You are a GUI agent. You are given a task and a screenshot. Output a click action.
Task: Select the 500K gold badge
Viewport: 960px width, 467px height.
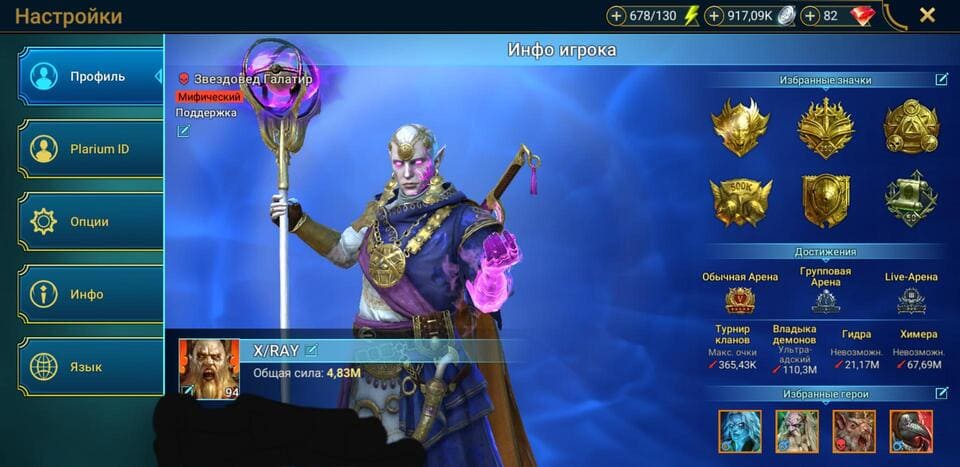click(x=740, y=201)
